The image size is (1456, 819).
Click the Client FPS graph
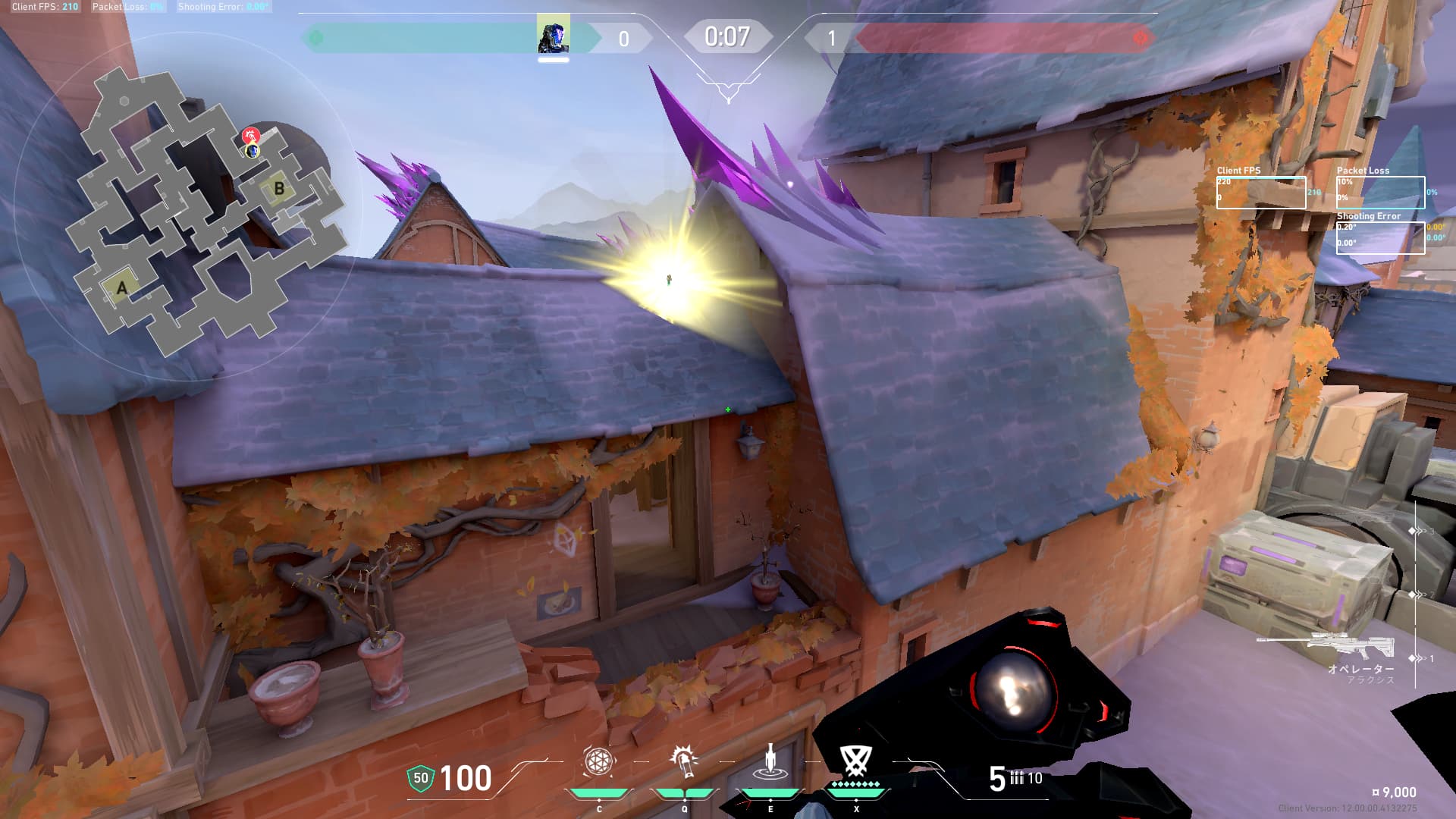(x=1260, y=193)
